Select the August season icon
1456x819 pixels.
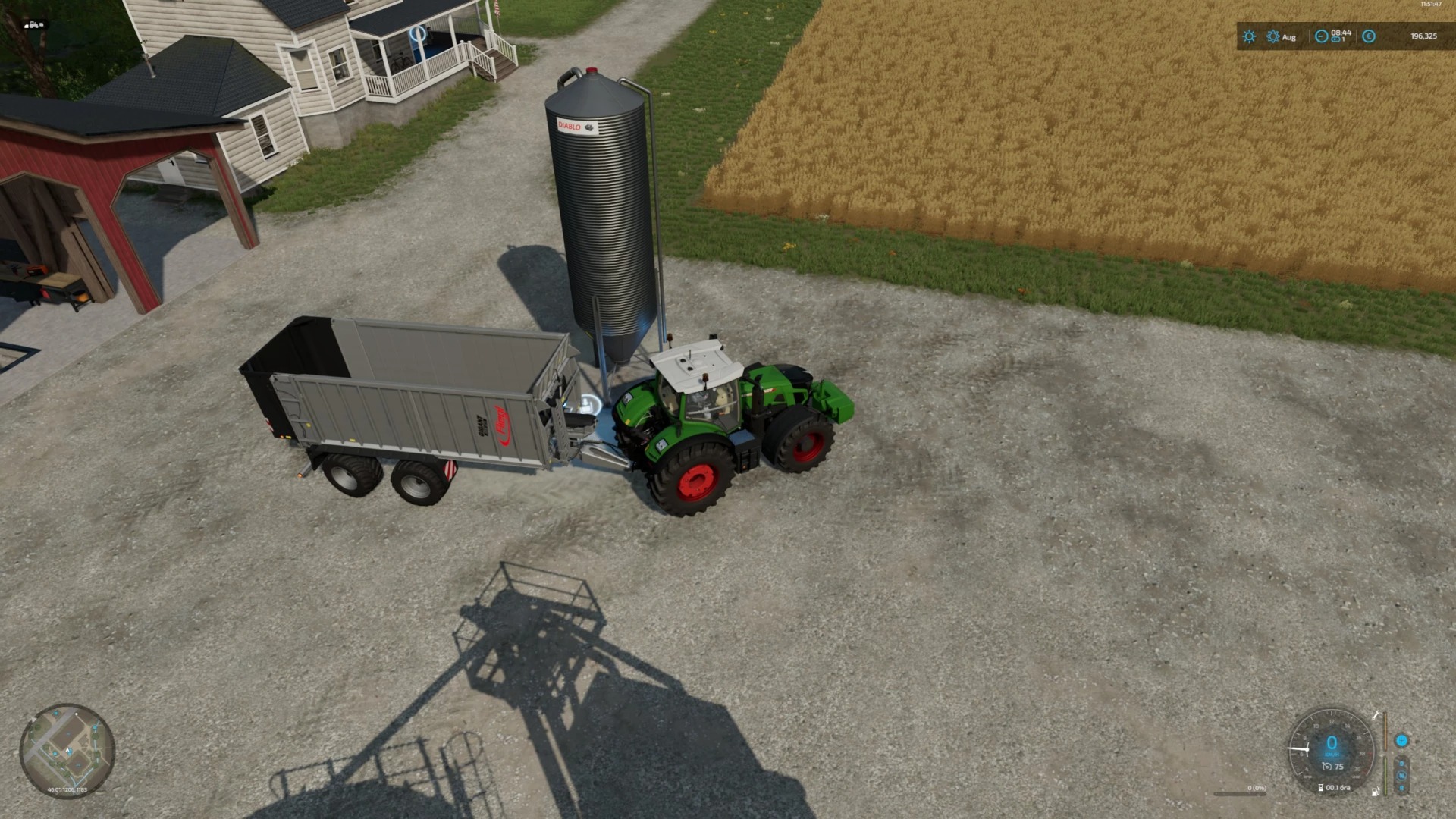click(1273, 36)
